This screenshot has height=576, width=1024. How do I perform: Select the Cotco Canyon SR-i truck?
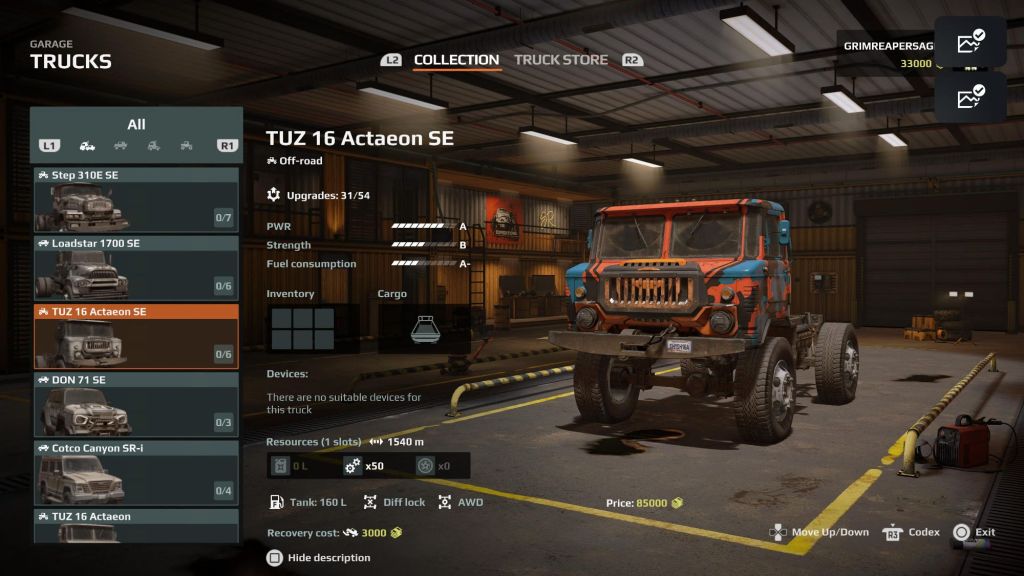[136, 472]
